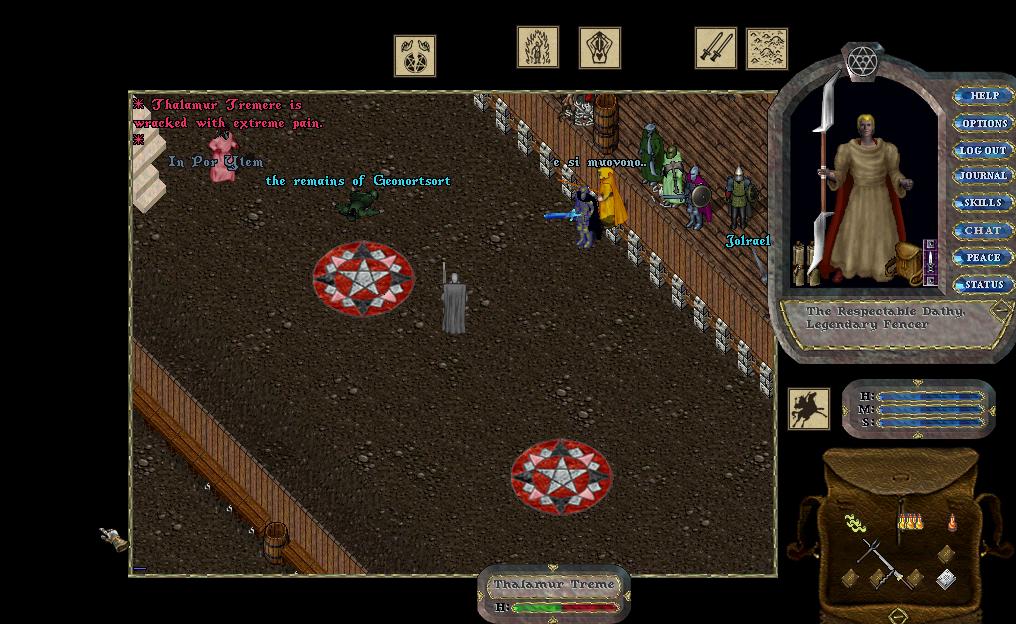Toggle the Peace/War mode button
Viewport: 1016px width, 624px height.
pyautogui.click(x=983, y=257)
